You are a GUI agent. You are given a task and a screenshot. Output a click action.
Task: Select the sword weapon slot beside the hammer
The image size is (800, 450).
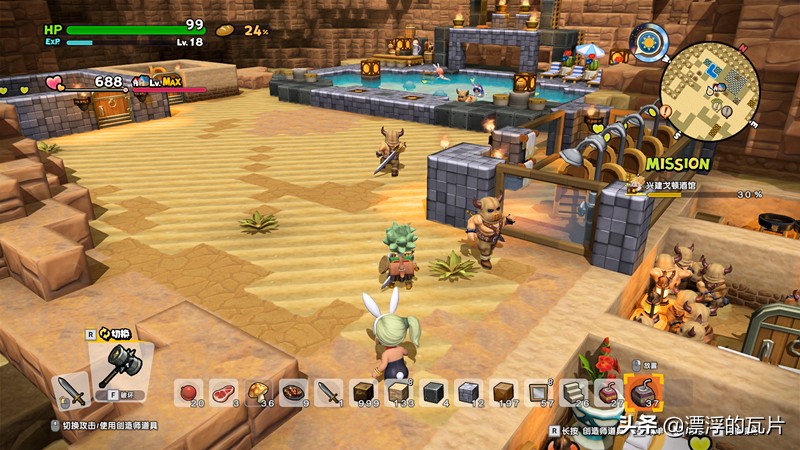tap(71, 391)
